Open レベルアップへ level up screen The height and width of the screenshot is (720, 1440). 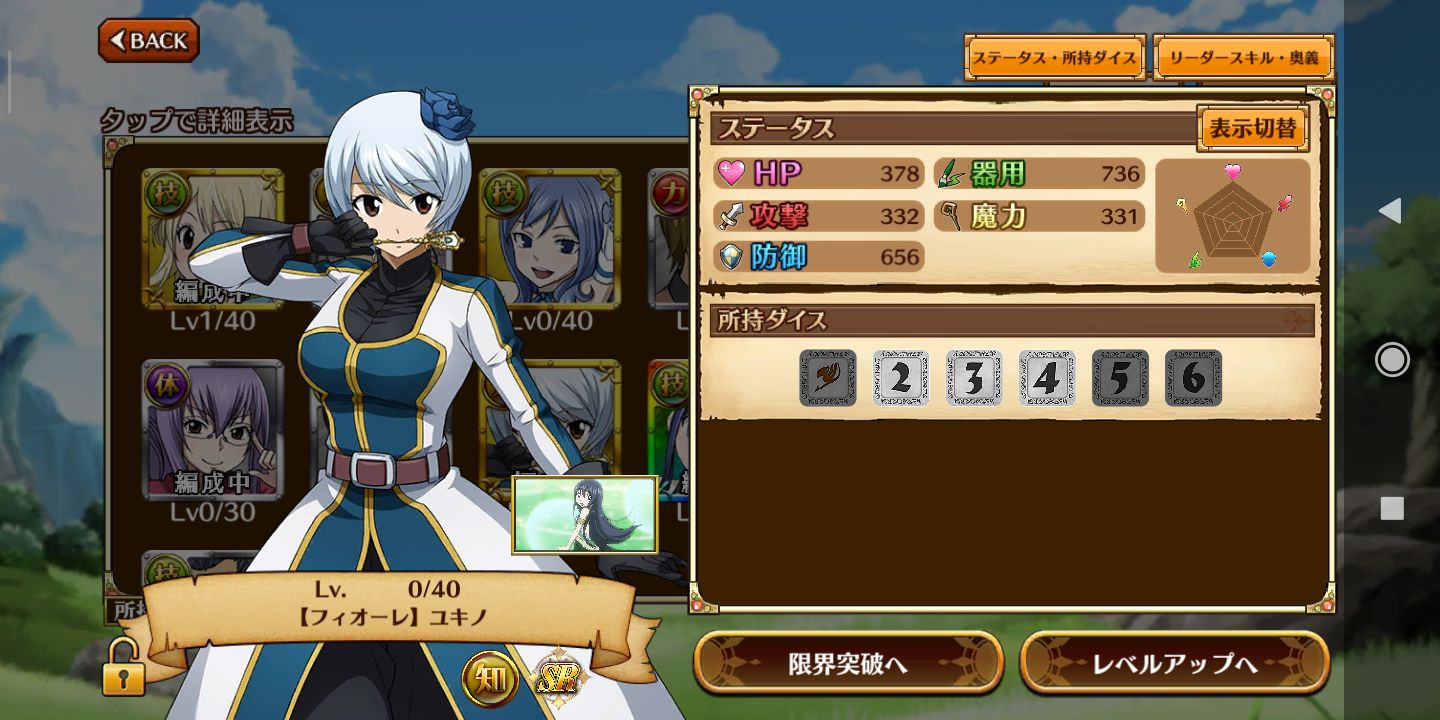click(1174, 663)
